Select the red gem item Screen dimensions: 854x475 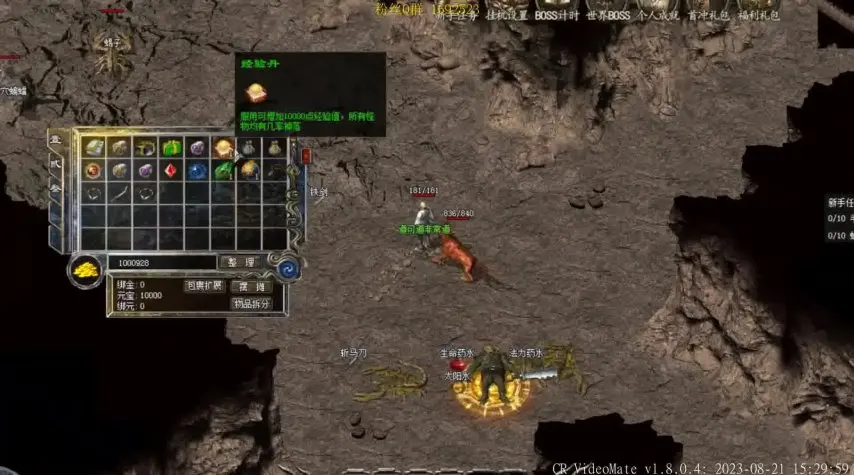click(171, 170)
